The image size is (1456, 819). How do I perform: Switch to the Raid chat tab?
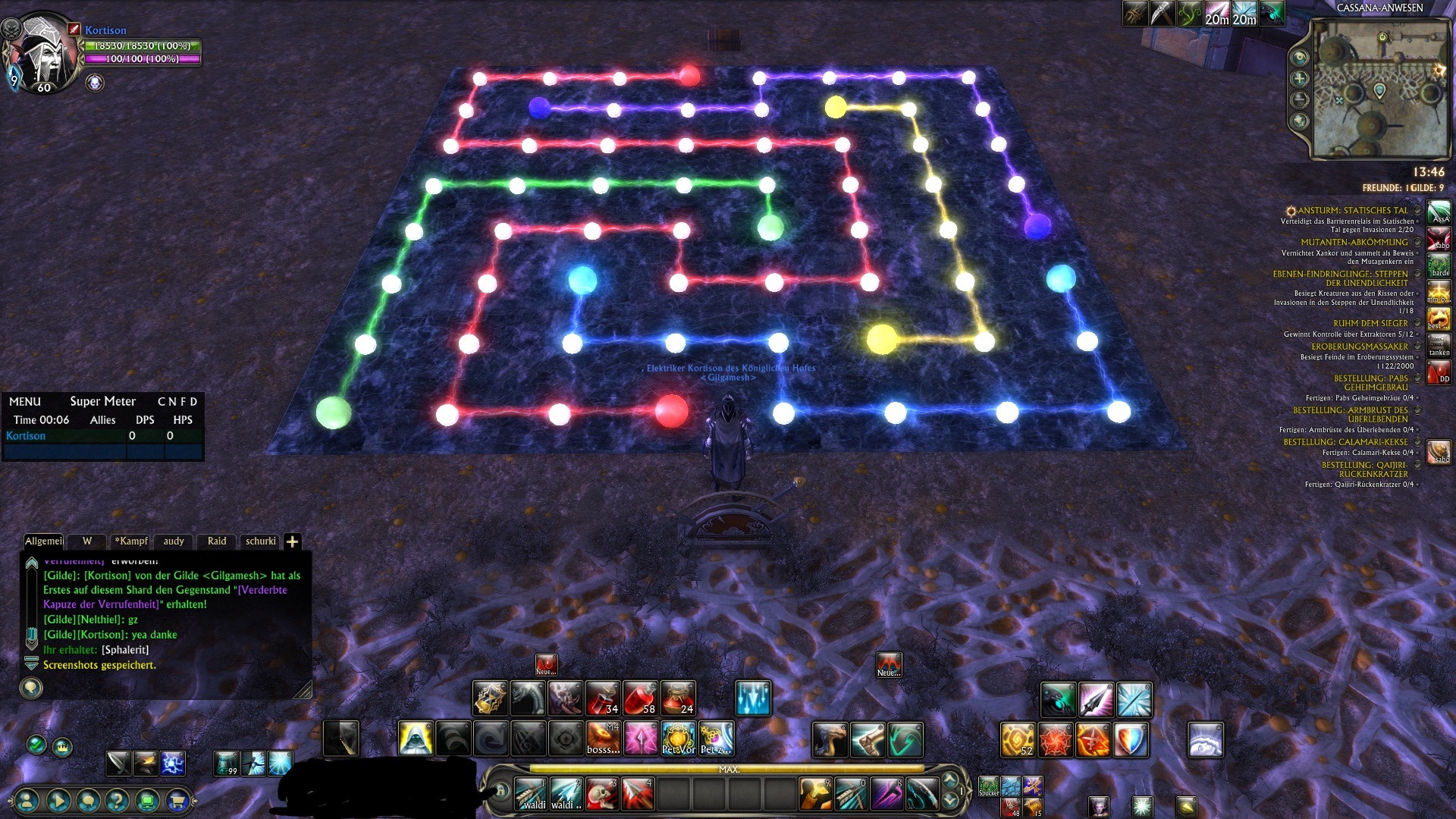[217, 541]
